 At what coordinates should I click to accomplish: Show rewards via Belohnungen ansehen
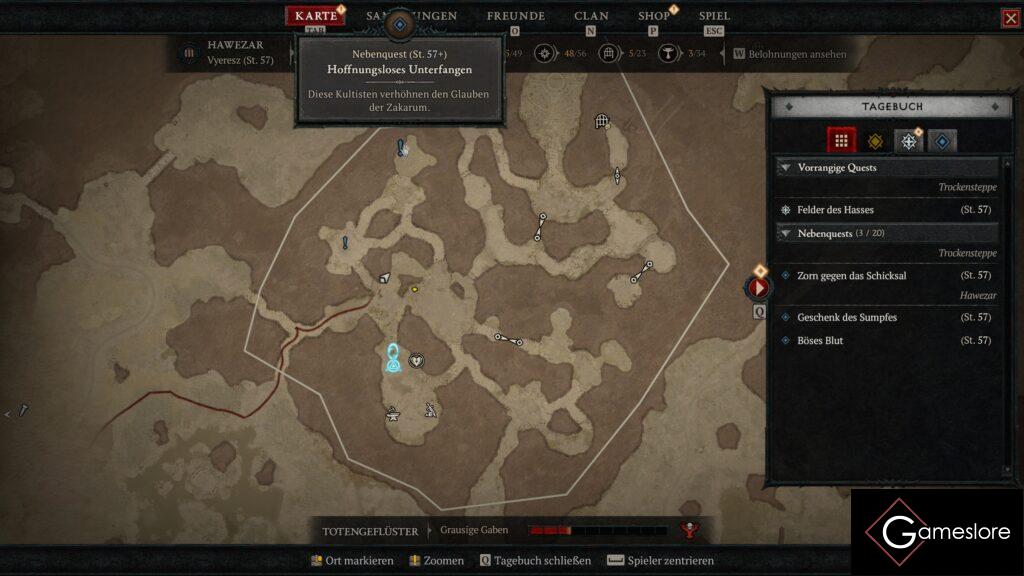pyautogui.click(x=790, y=54)
